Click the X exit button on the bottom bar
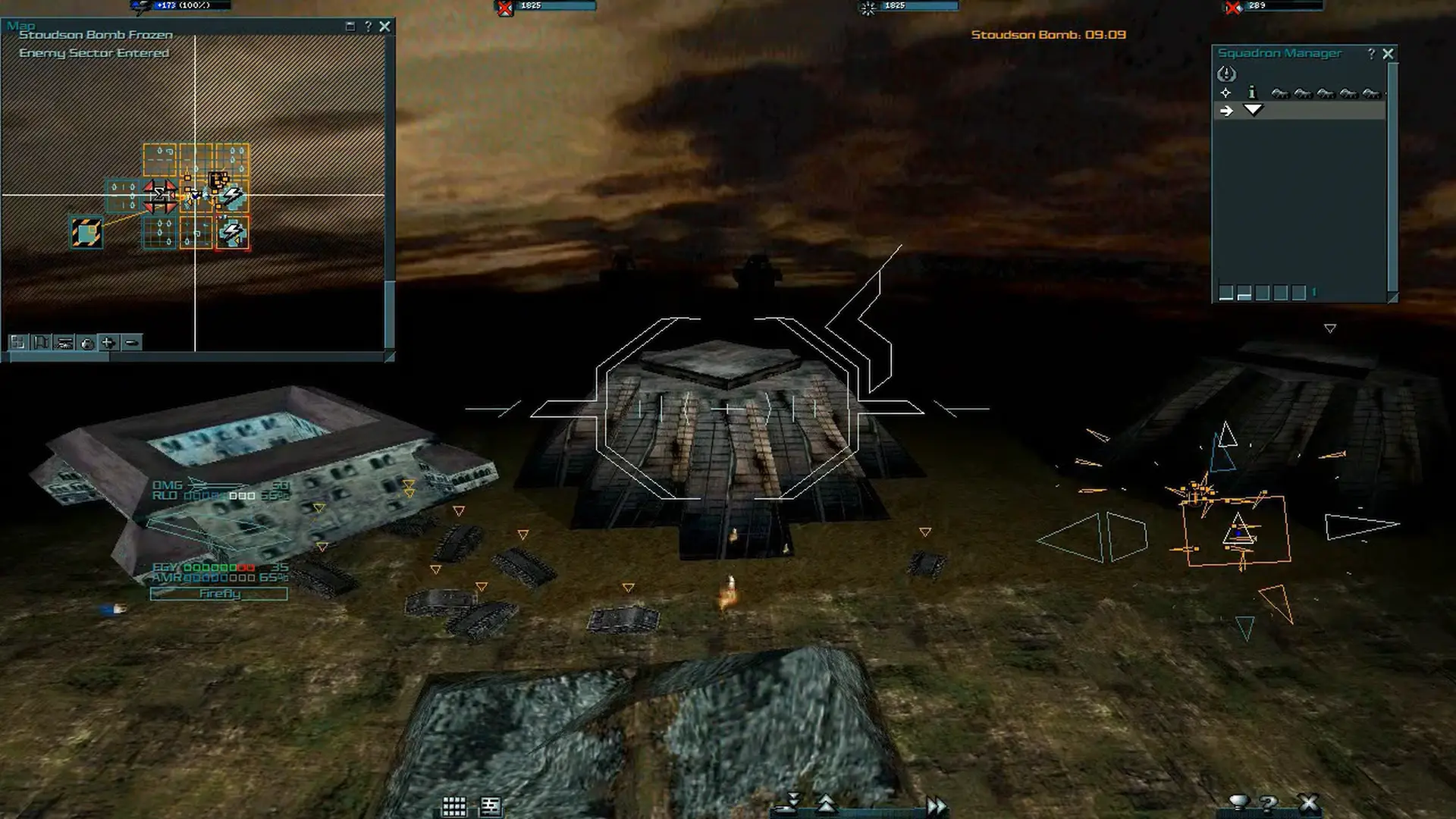 [1309, 803]
